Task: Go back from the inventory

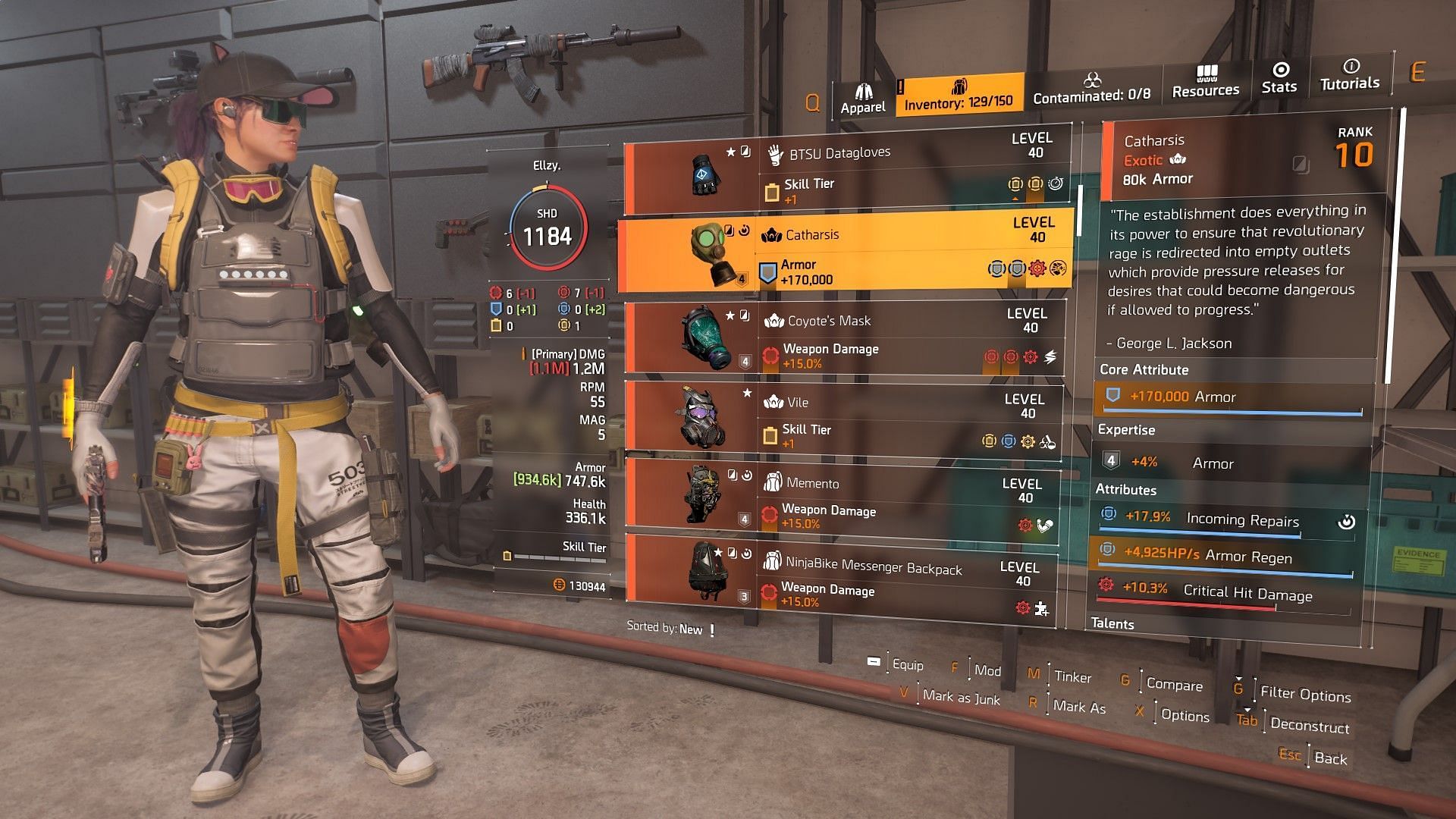Action: pyautogui.click(x=1330, y=758)
